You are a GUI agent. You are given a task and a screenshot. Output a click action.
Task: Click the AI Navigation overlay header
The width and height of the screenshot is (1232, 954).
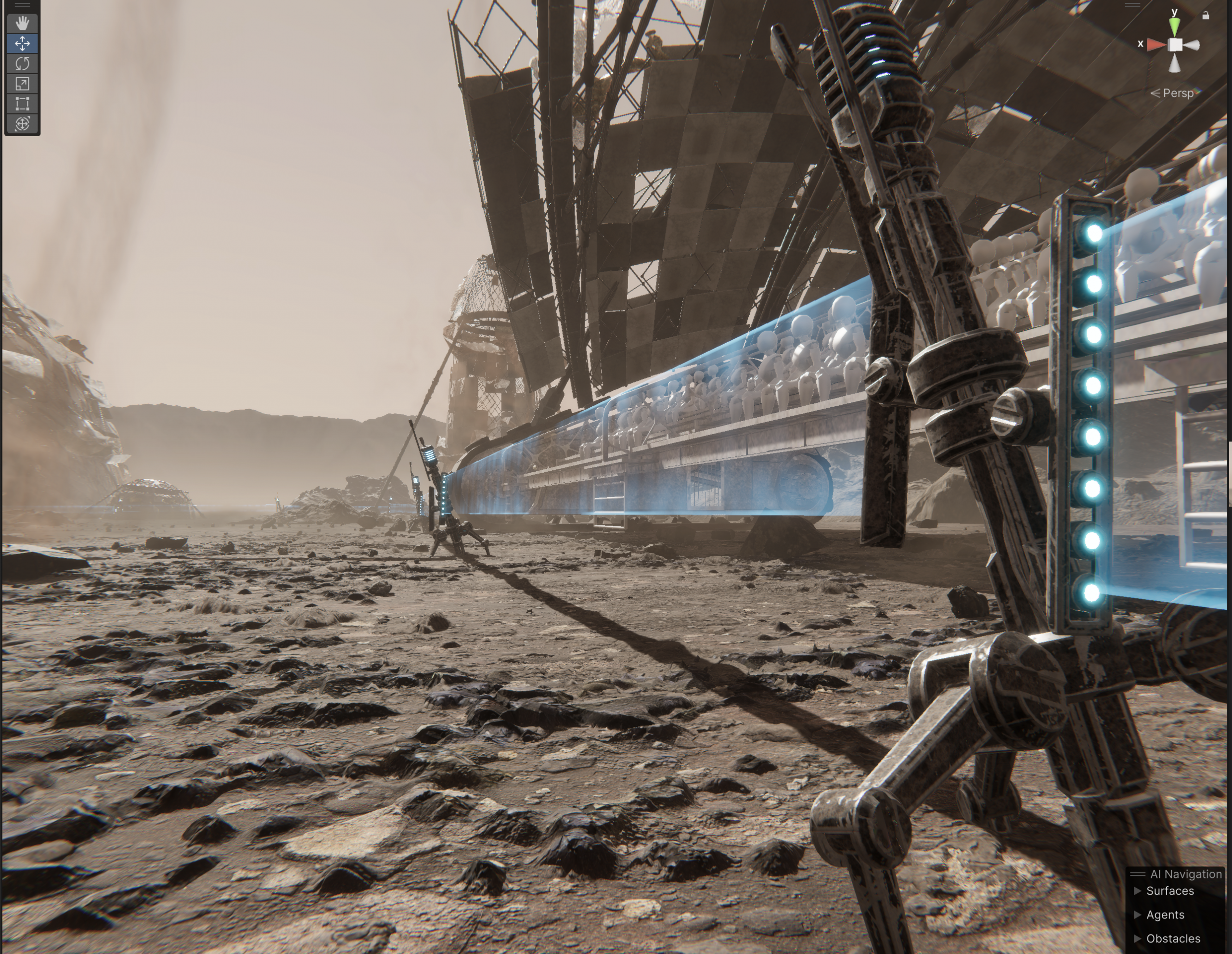point(1185,874)
